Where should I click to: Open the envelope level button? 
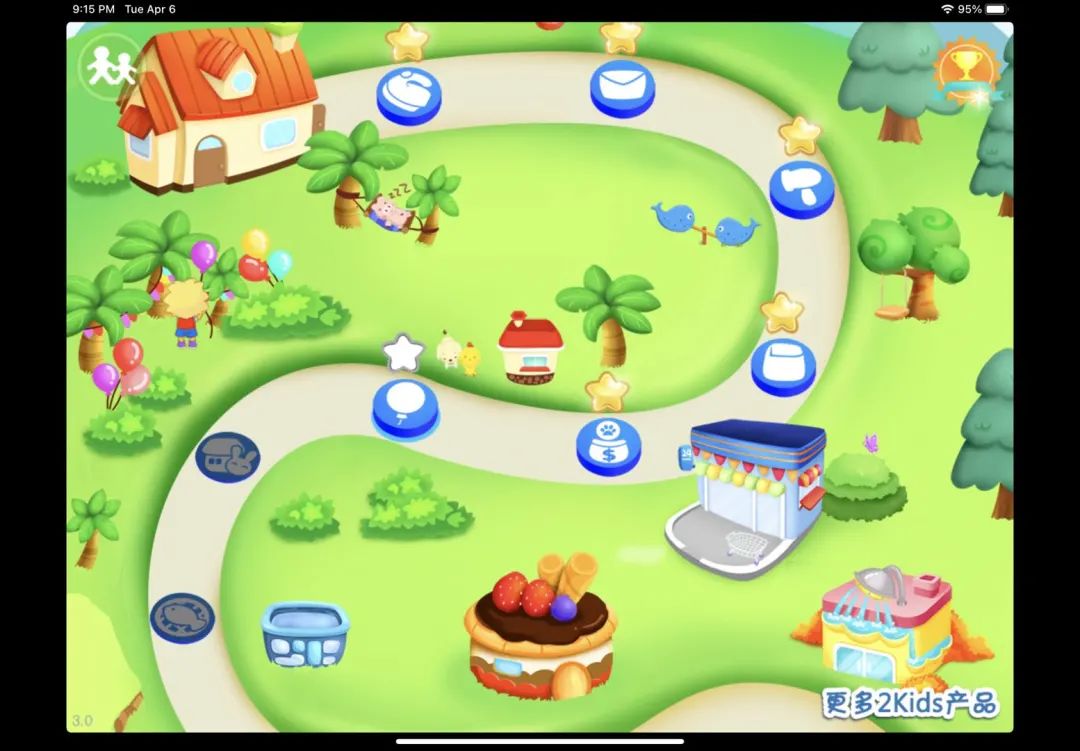point(622,86)
